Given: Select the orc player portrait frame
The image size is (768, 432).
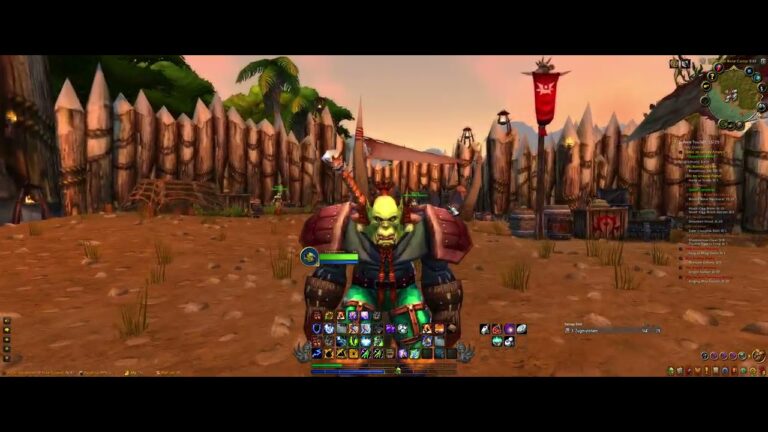Looking at the screenshot, I should pos(309,257).
